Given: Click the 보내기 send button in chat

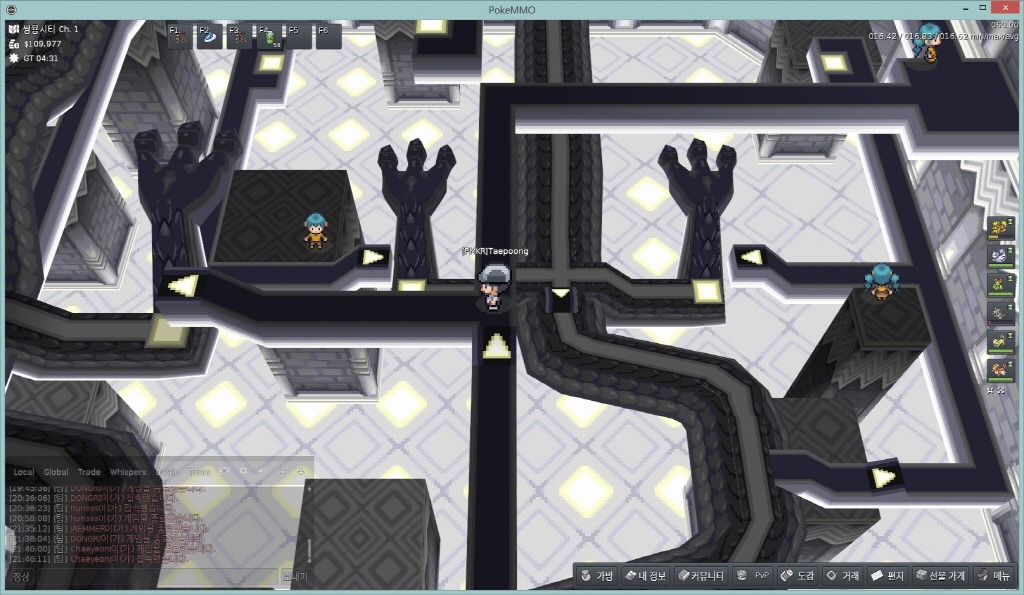Looking at the screenshot, I should (x=295, y=577).
